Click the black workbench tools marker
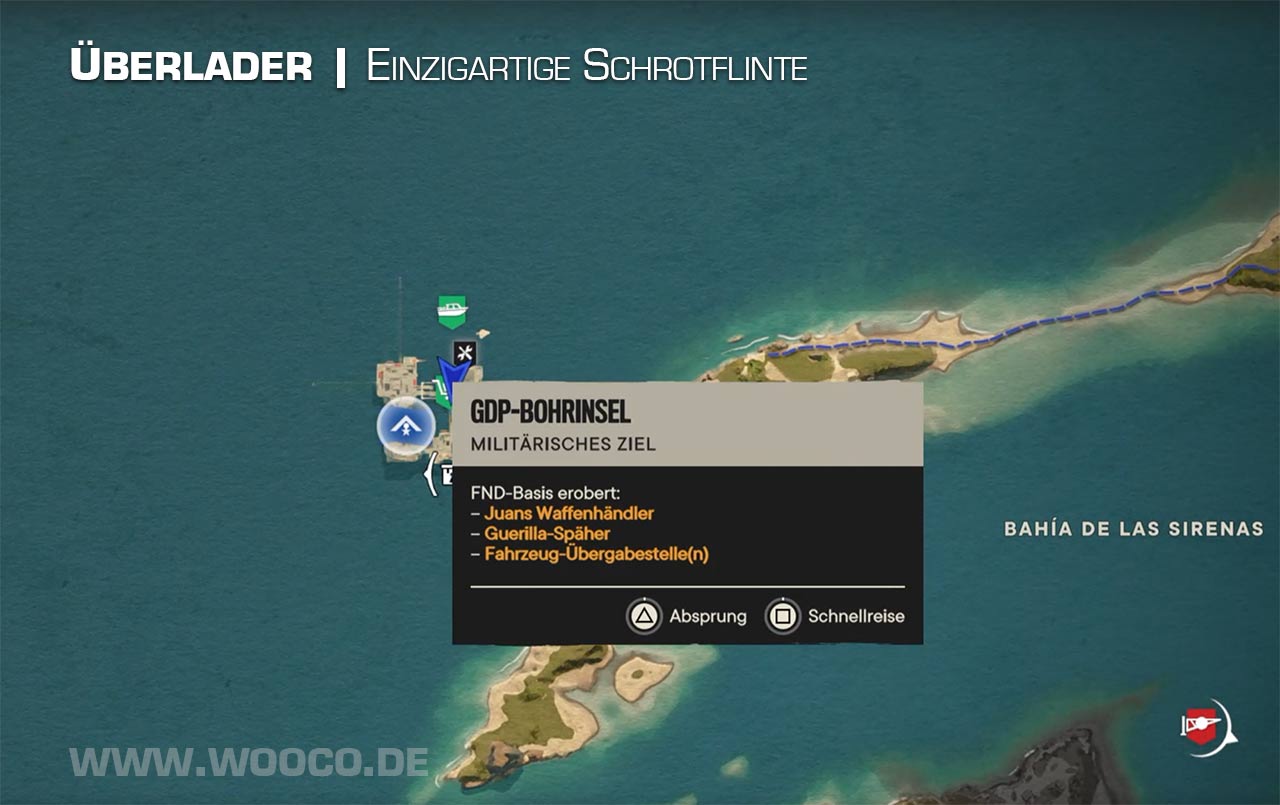This screenshot has height=805, width=1280. click(x=464, y=353)
